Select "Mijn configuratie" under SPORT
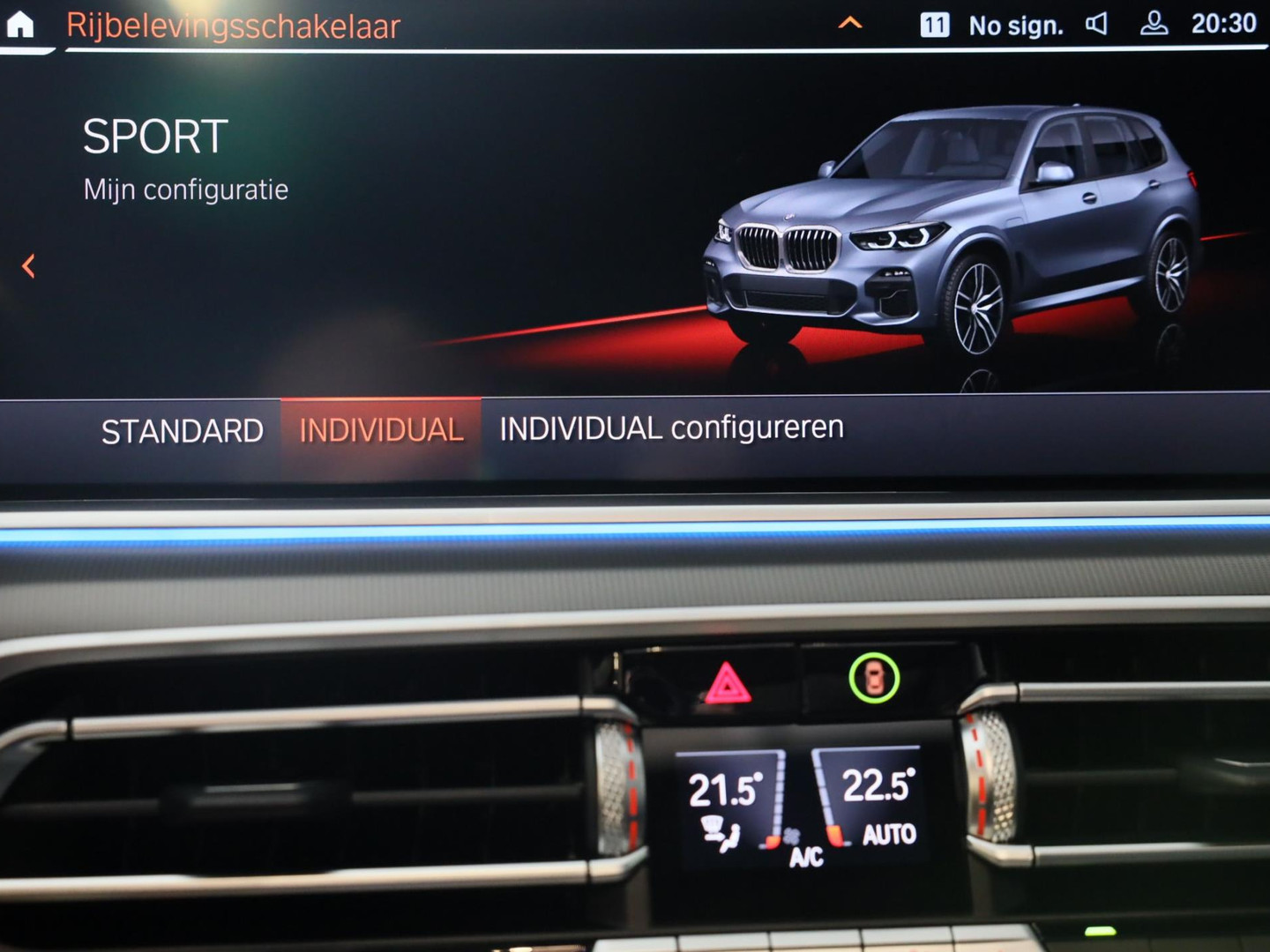 pos(185,189)
